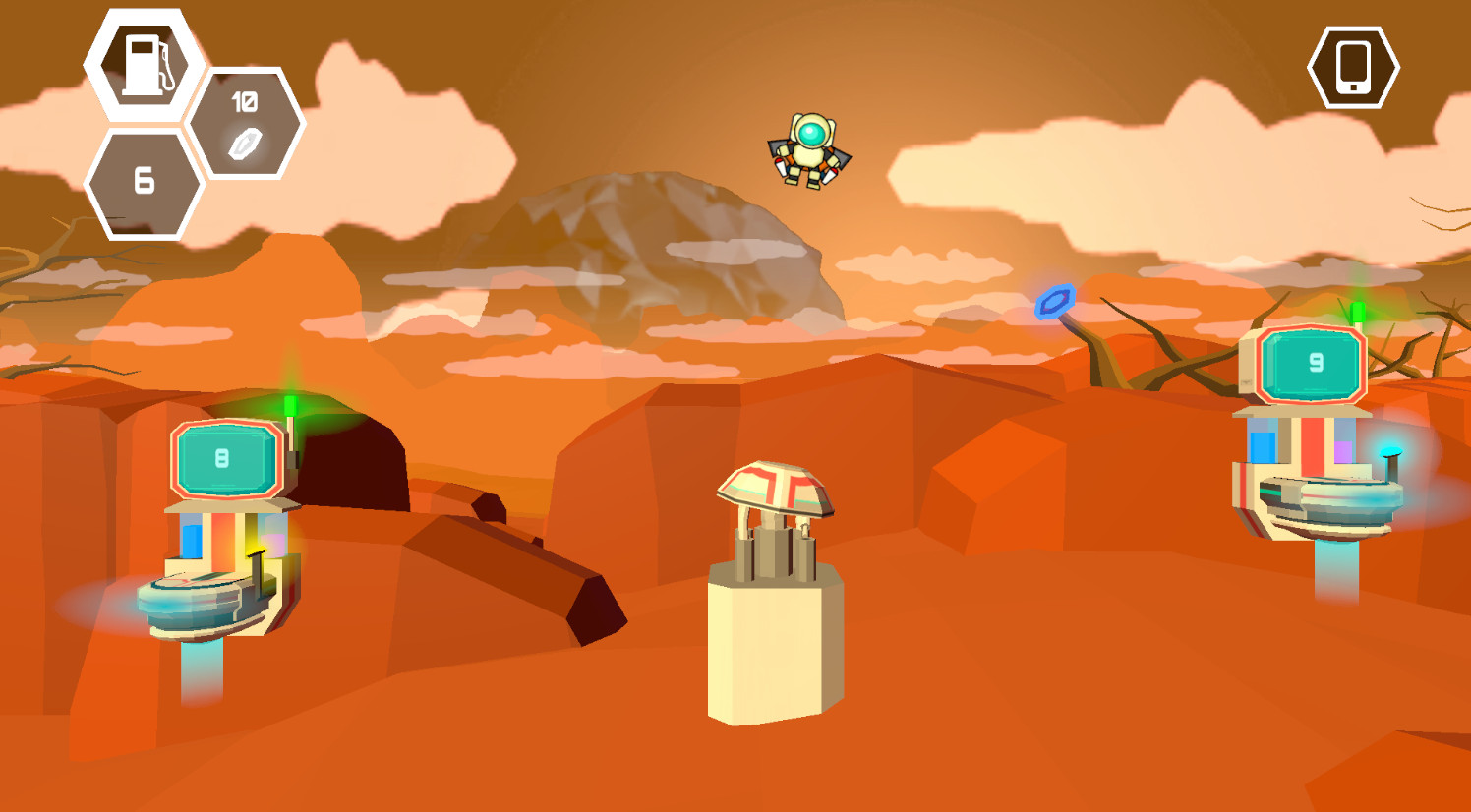Open the phone menu hexagon button
The height and width of the screenshot is (812, 1471).
(1353, 67)
